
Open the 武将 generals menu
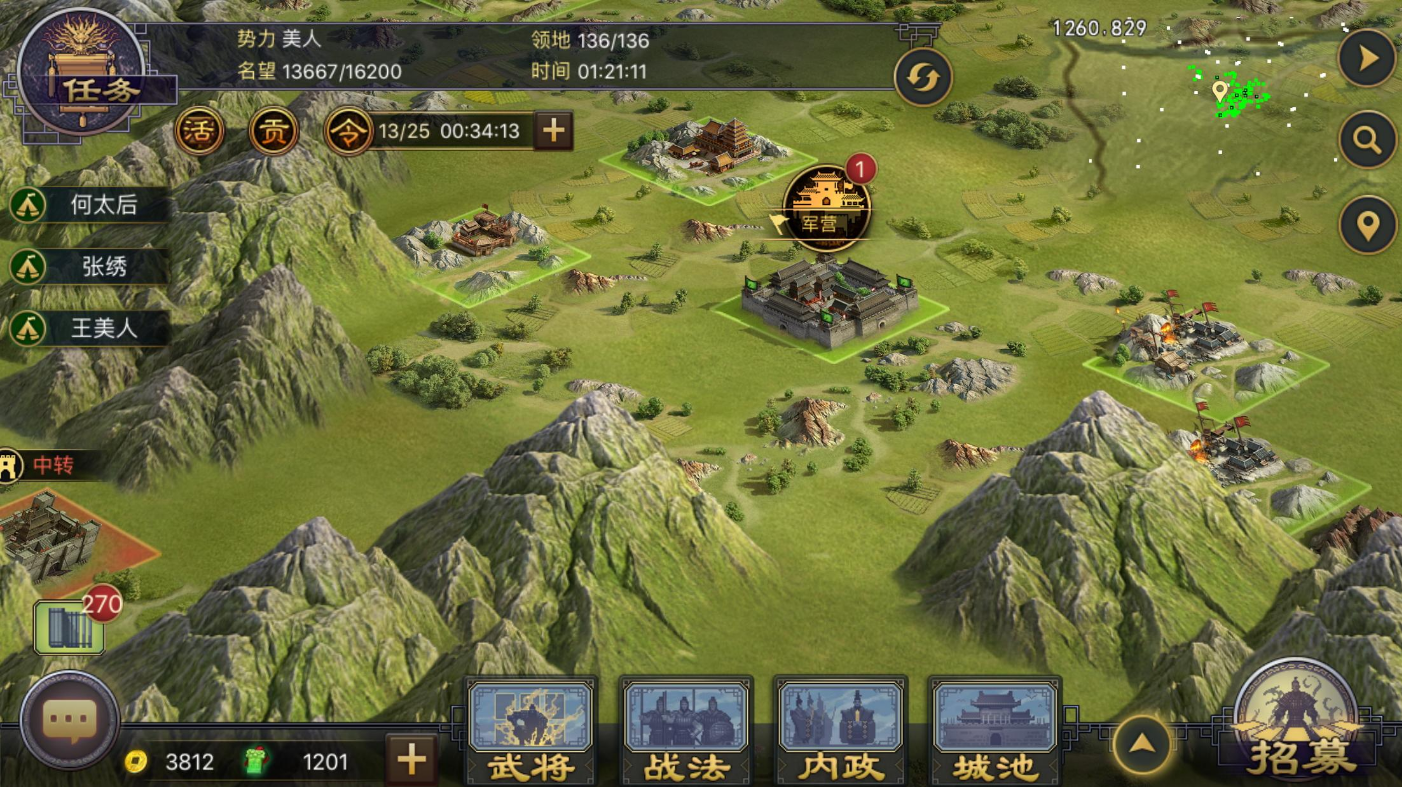point(531,732)
